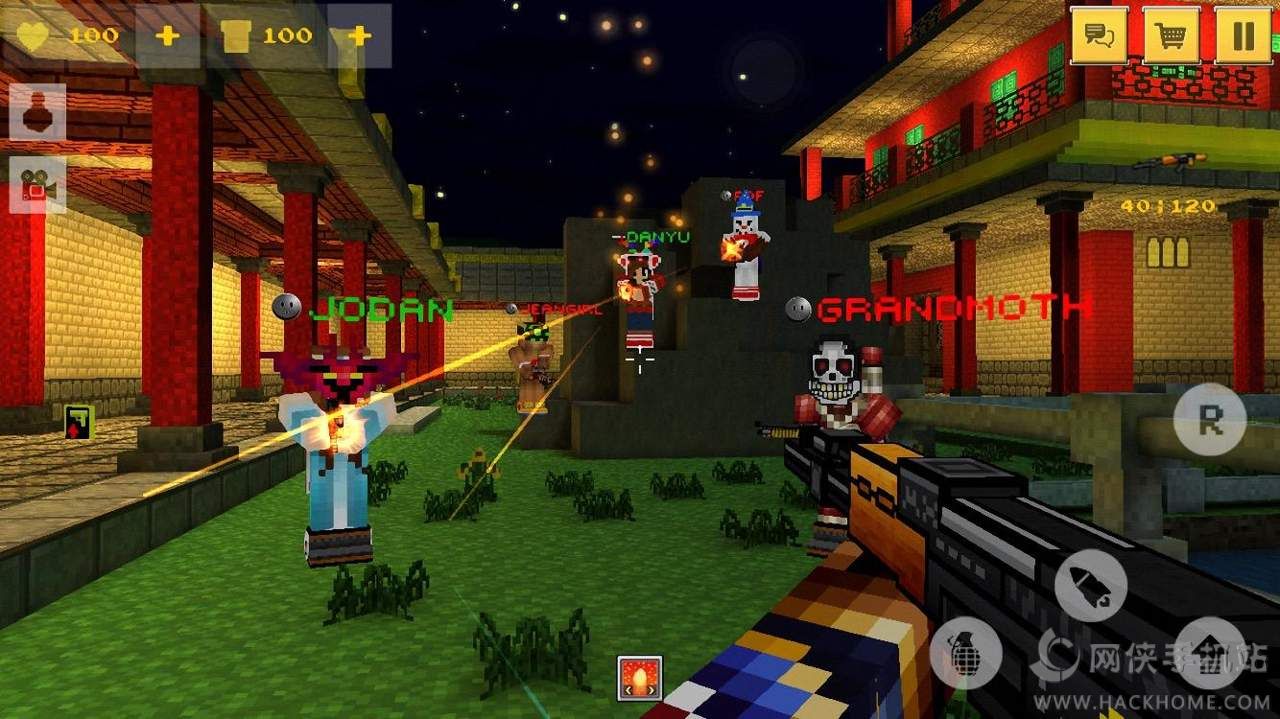Throw a grenade with the grenade button
The width and height of the screenshot is (1280, 719).
click(966, 654)
